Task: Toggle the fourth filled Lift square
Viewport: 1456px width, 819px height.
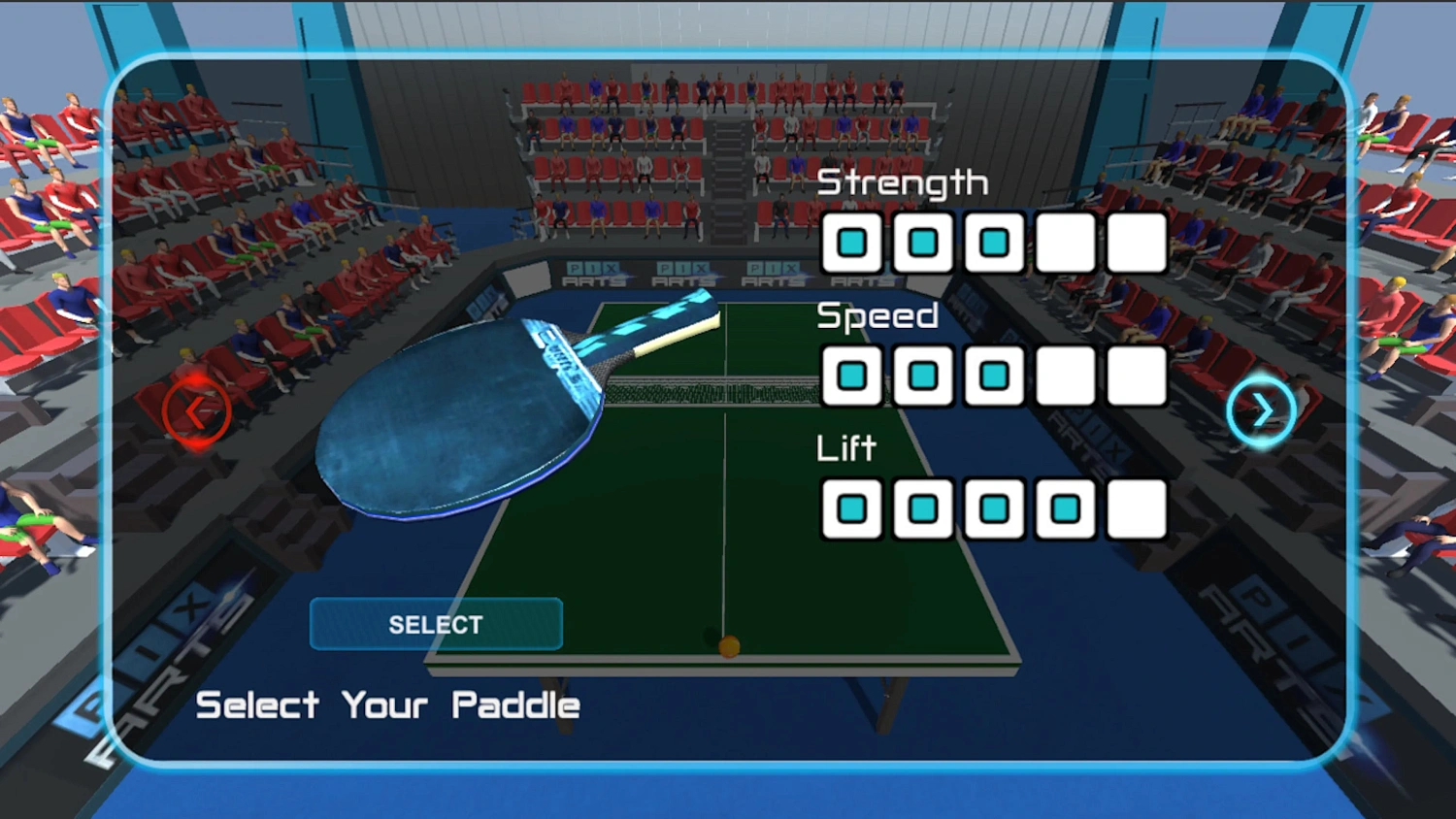Action: pos(1065,508)
